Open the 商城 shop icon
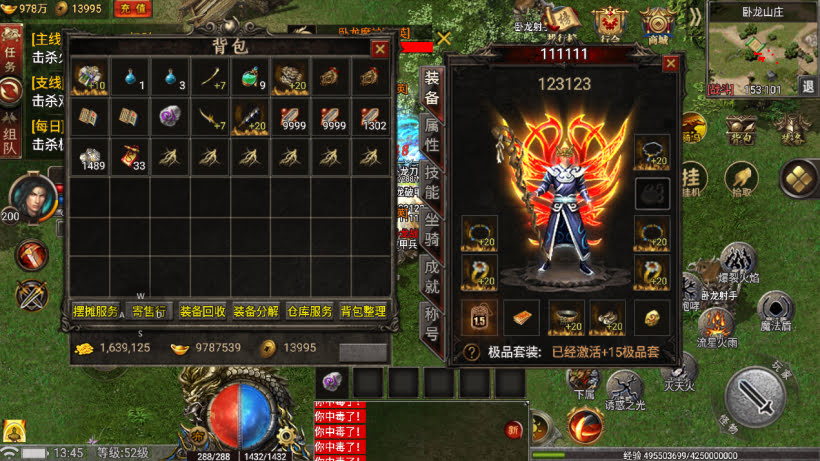 pos(656,22)
